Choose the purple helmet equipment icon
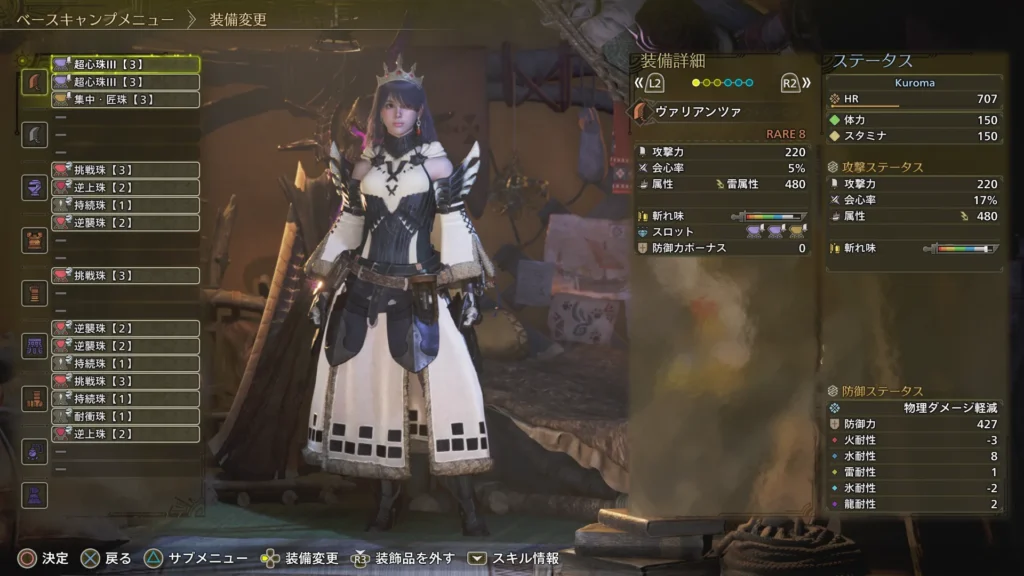Viewport: 1024px width, 576px height. [35, 187]
